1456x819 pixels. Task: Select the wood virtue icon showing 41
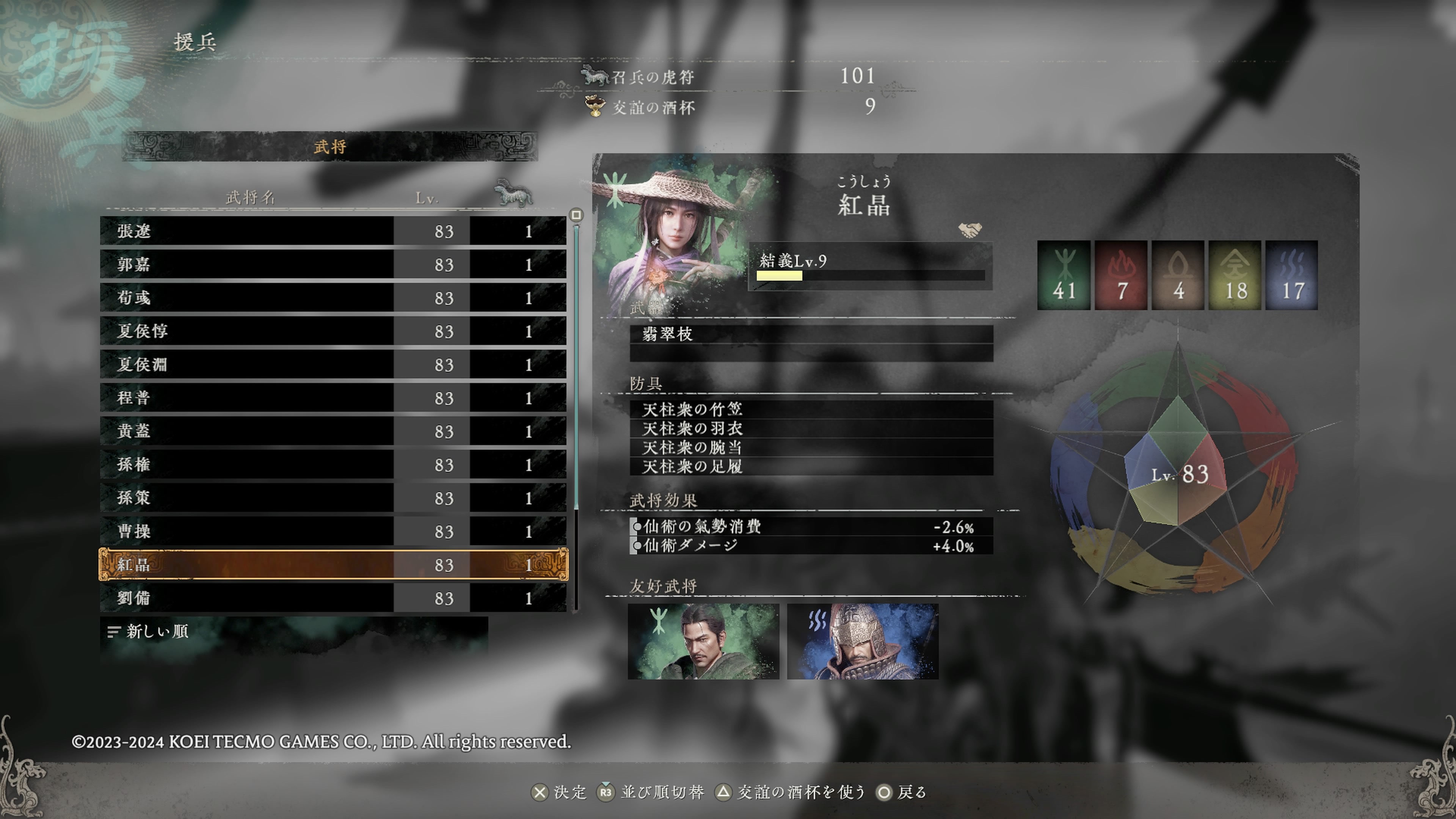pos(1063,275)
